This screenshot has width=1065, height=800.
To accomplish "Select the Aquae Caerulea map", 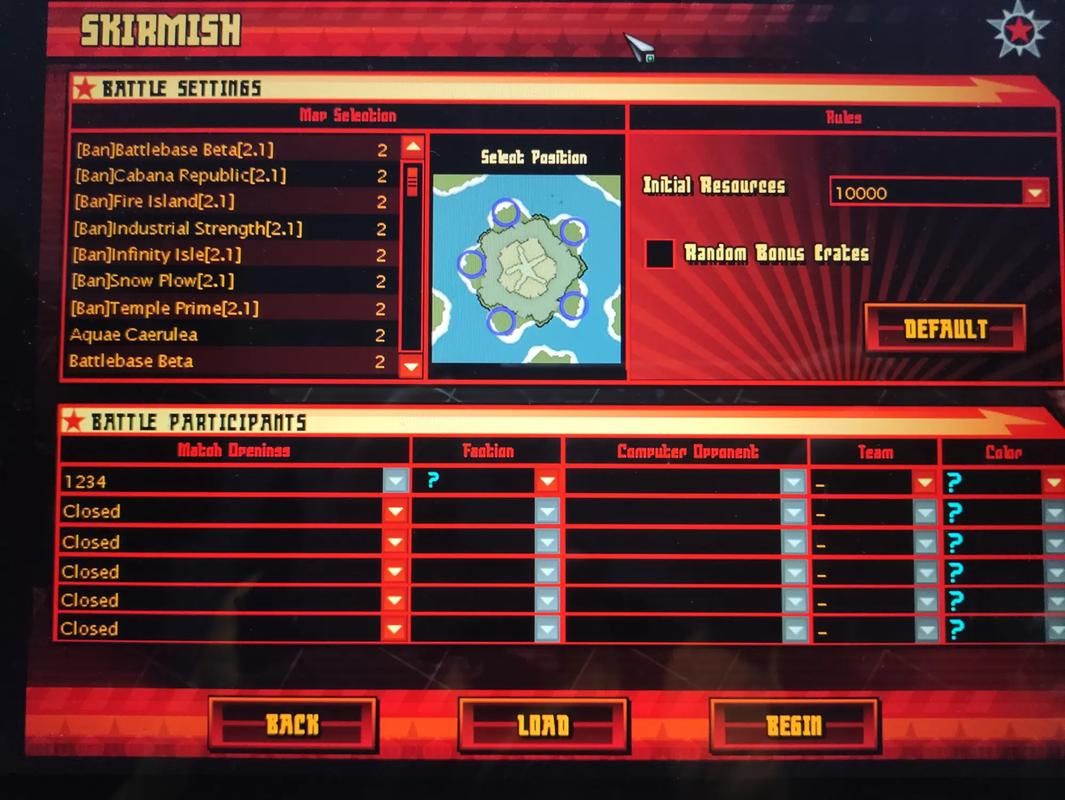I will (134, 335).
